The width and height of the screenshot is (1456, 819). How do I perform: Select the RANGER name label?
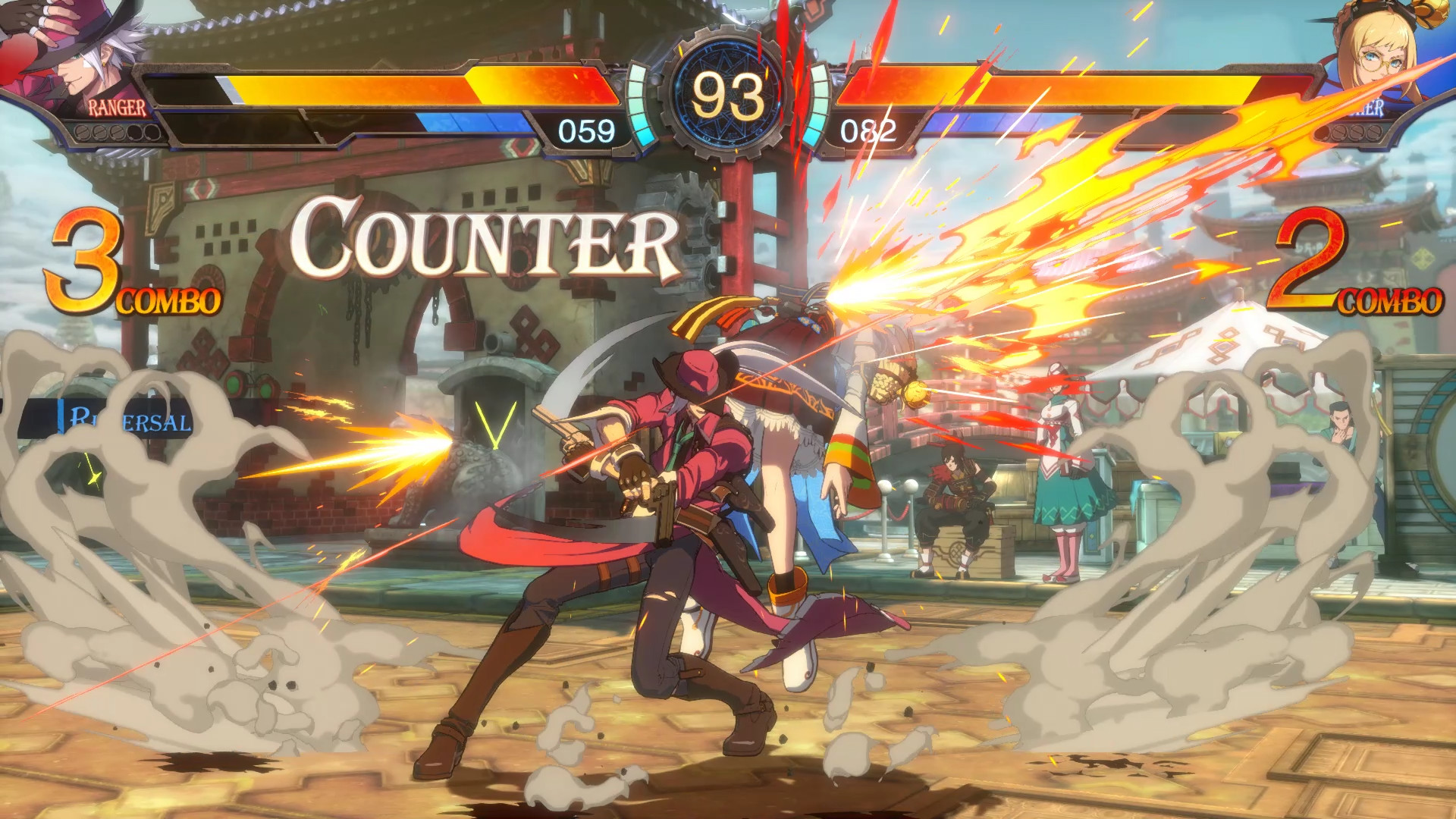pyautogui.click(x=118, y=106)
